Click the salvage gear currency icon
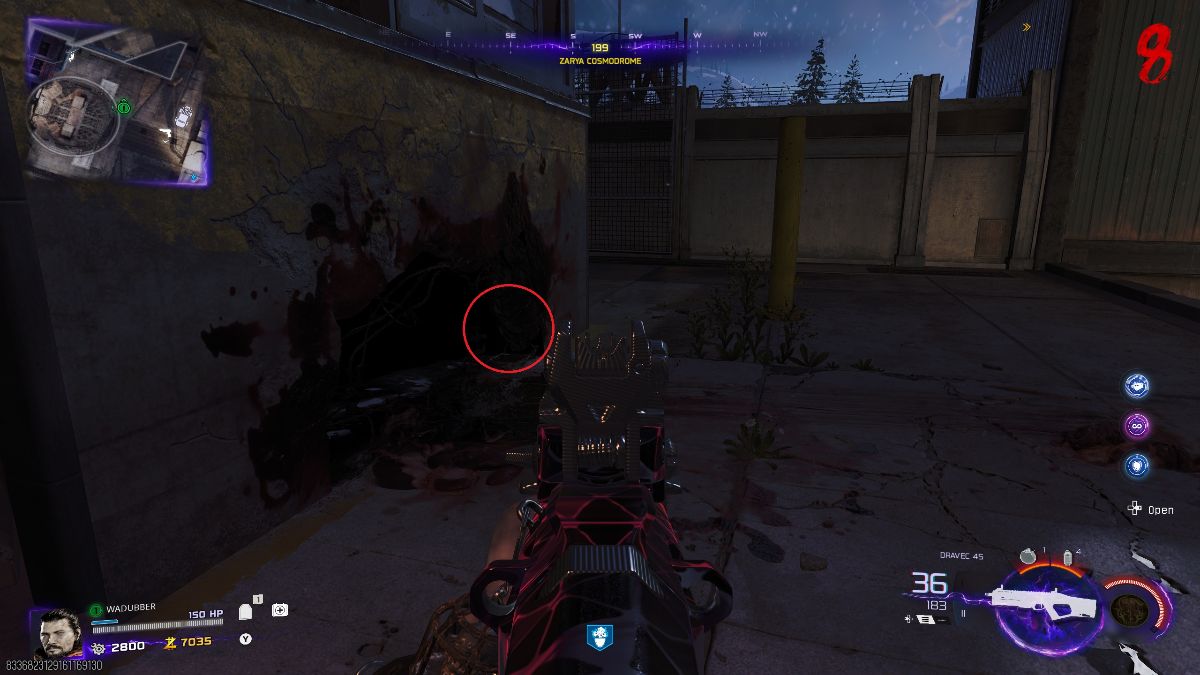This screenshot has height=675, width=1200. [x=100, y=646]
